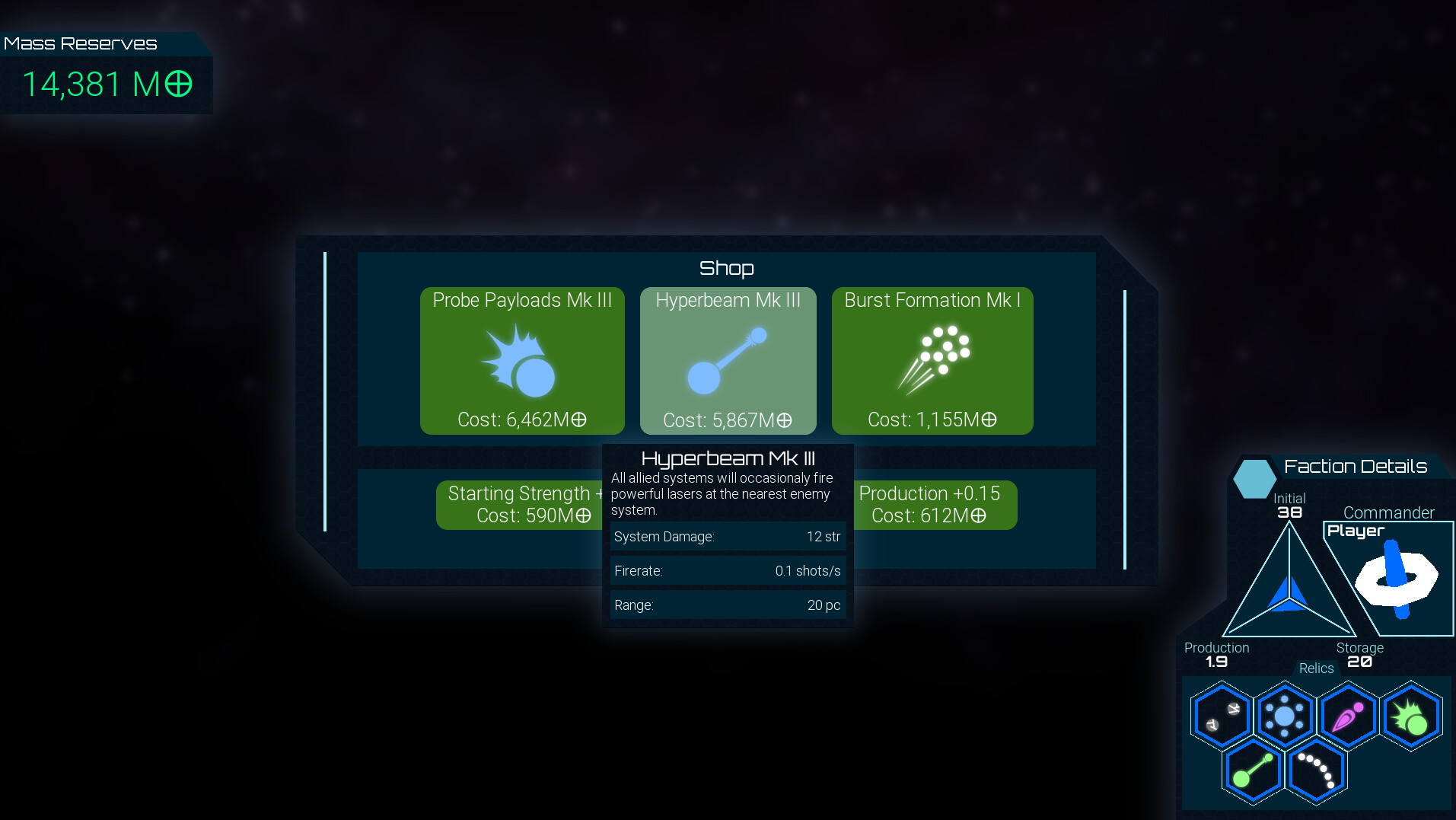
Task: Click the Relics tab label
Action: coord(1315,668)
